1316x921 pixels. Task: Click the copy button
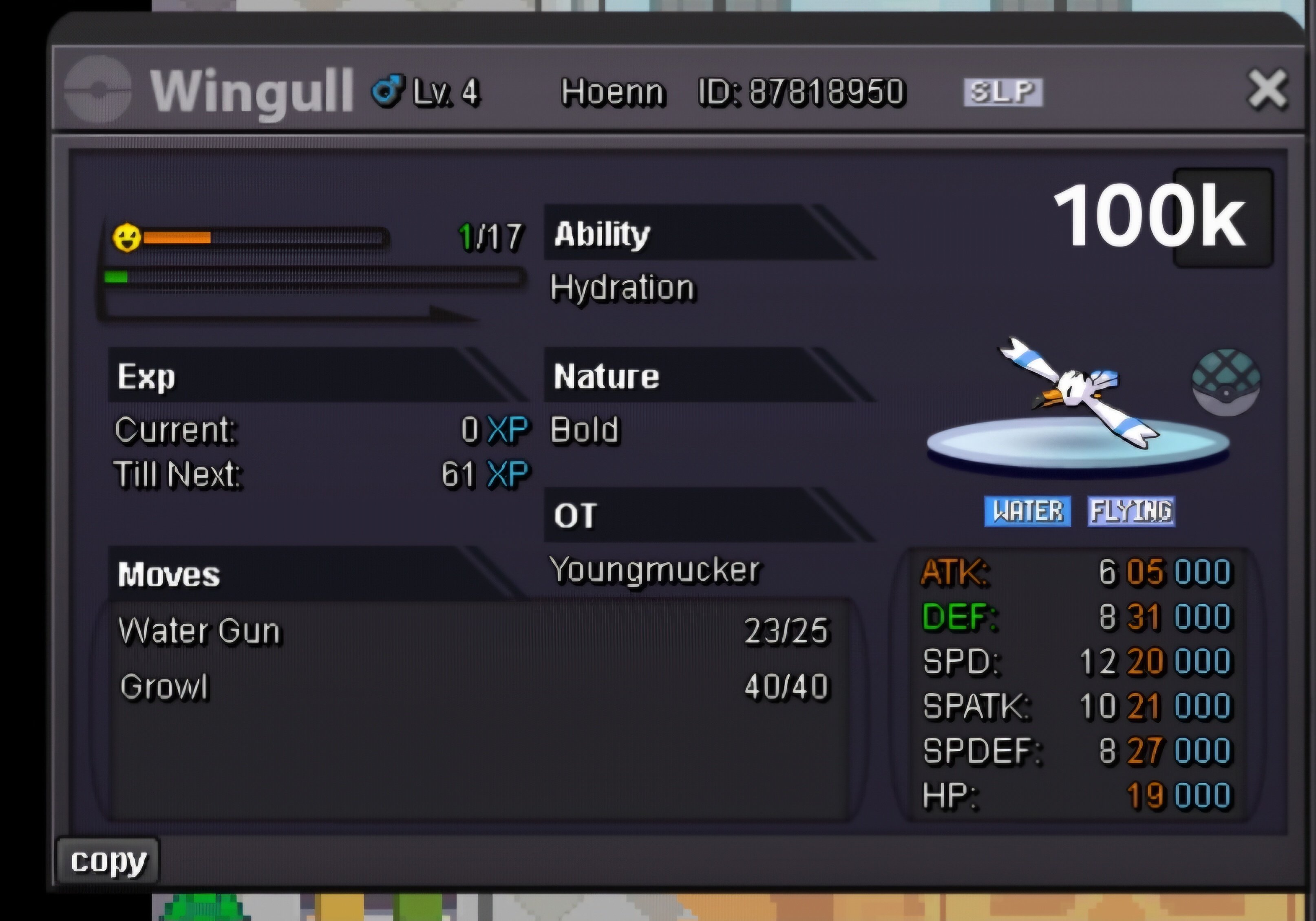[108, 861]
